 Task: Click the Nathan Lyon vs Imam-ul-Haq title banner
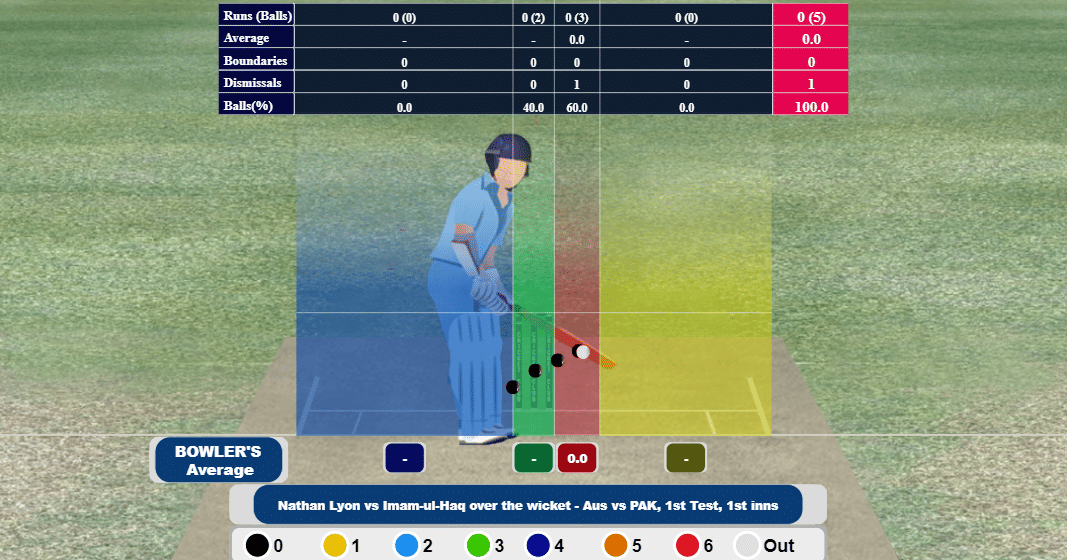click(x=528, y=505)
